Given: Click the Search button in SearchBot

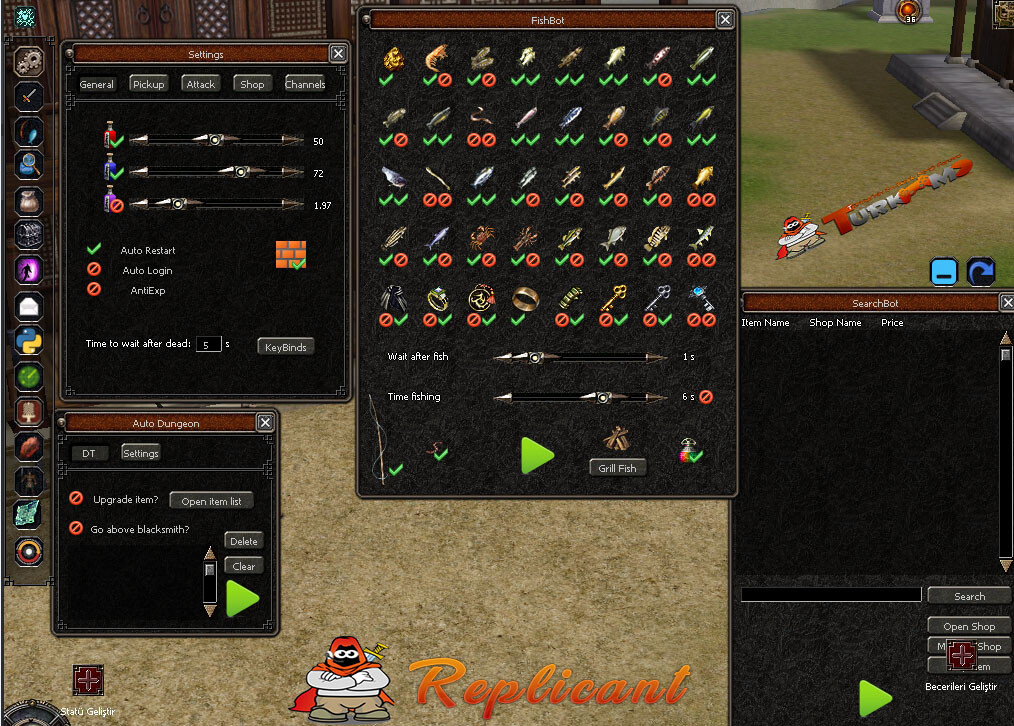Looking at the screenshot, I should point(968,596).
